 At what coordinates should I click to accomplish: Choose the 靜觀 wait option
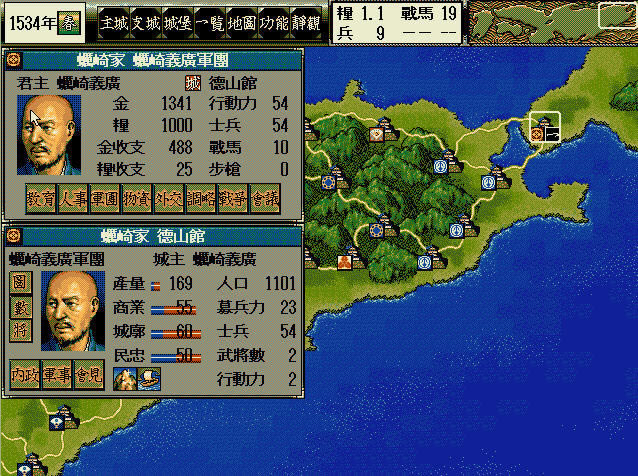tap(306, 21)
